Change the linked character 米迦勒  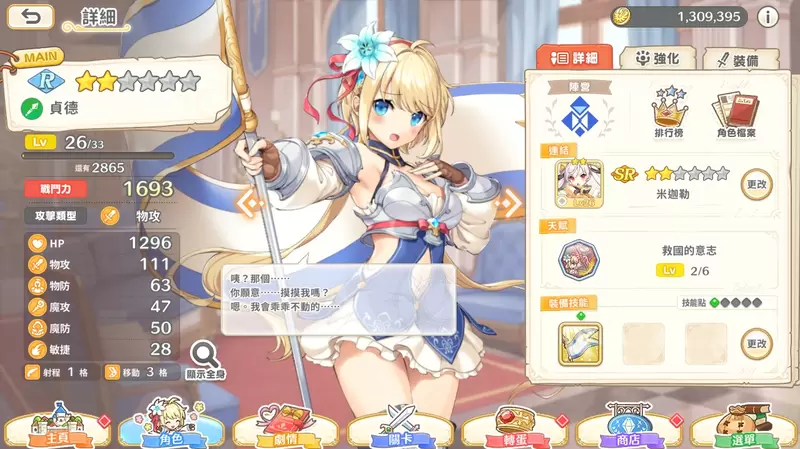coord(756,183)
